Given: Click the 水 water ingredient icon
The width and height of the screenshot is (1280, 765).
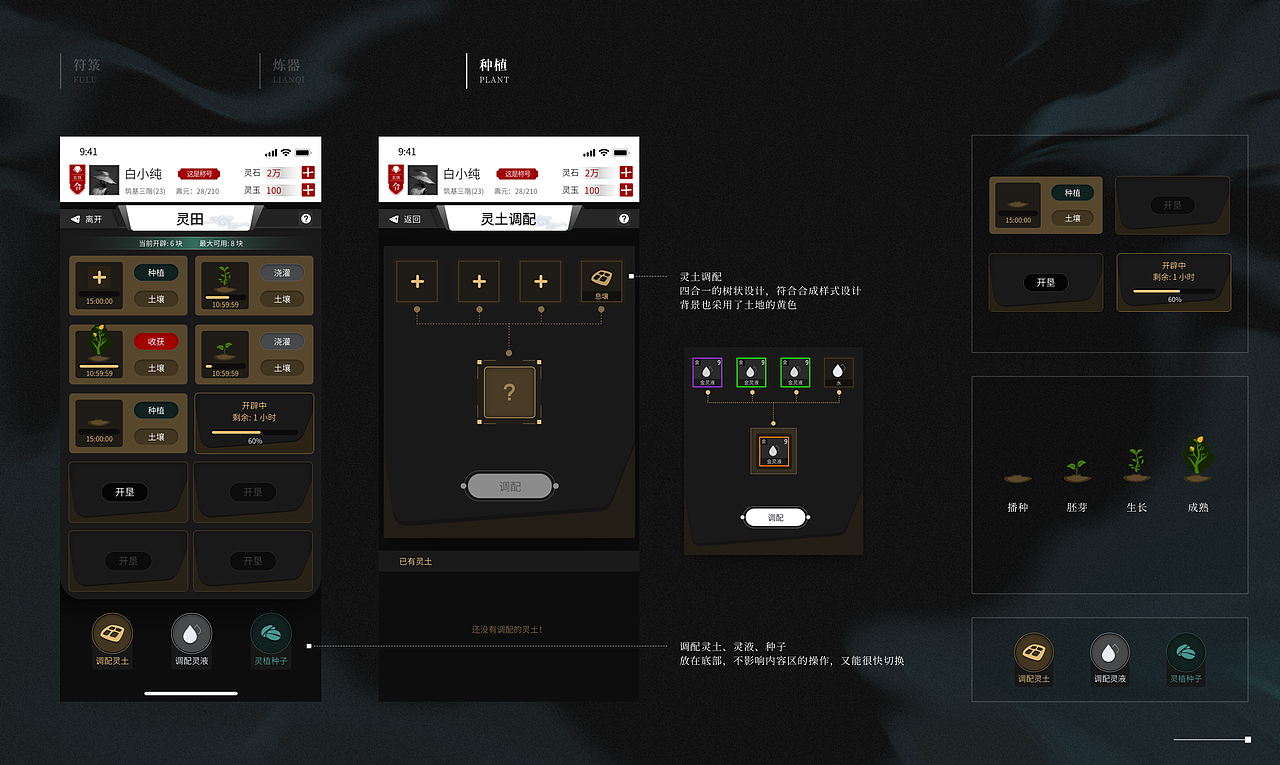Looking at the screenshot, I should [839, 371].
